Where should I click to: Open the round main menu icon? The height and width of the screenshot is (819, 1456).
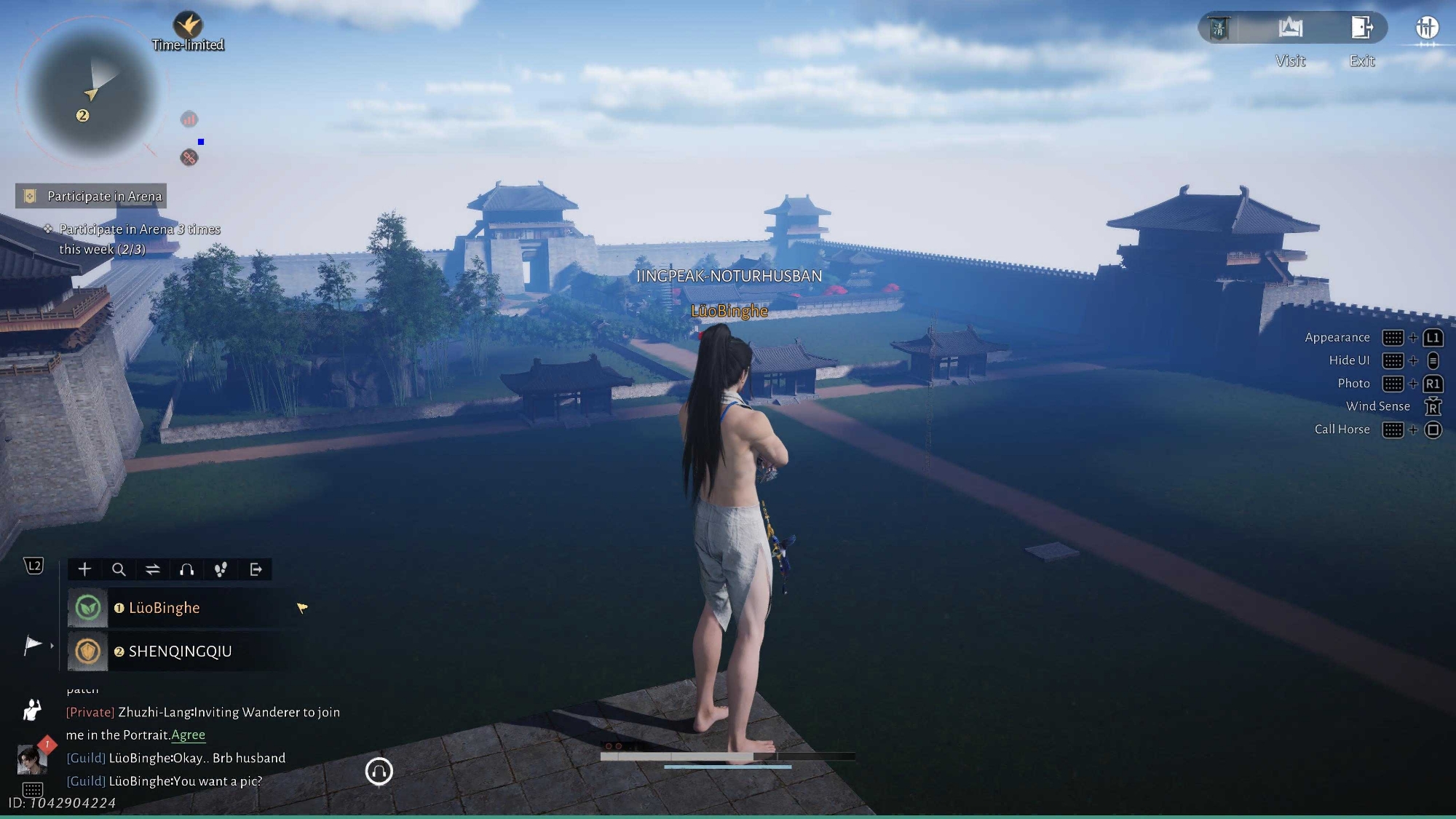[1426, 28]
